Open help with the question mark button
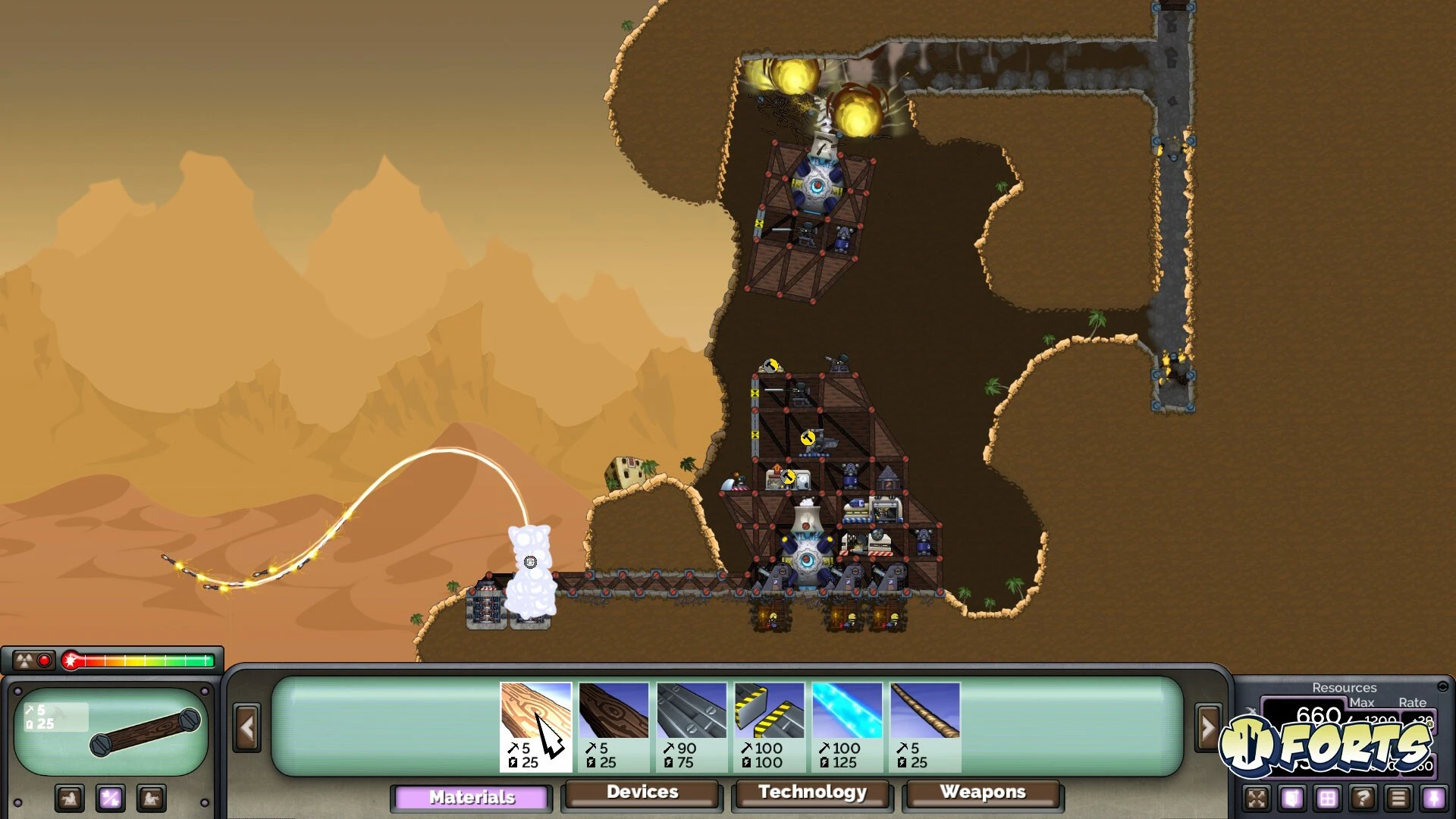 pyautogui.click(x=1363, y=799)
